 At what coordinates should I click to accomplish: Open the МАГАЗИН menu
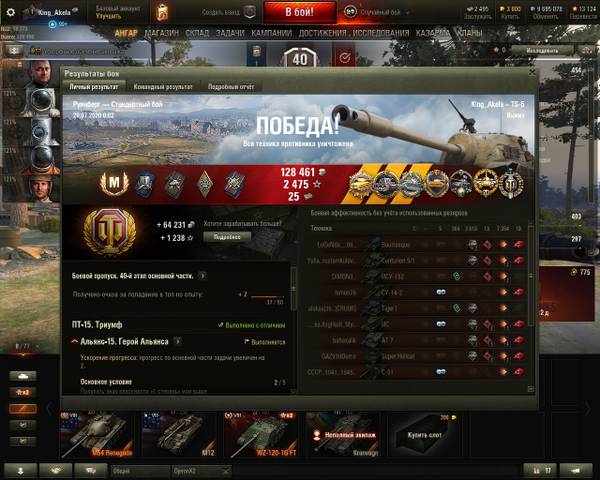point(160,33)
